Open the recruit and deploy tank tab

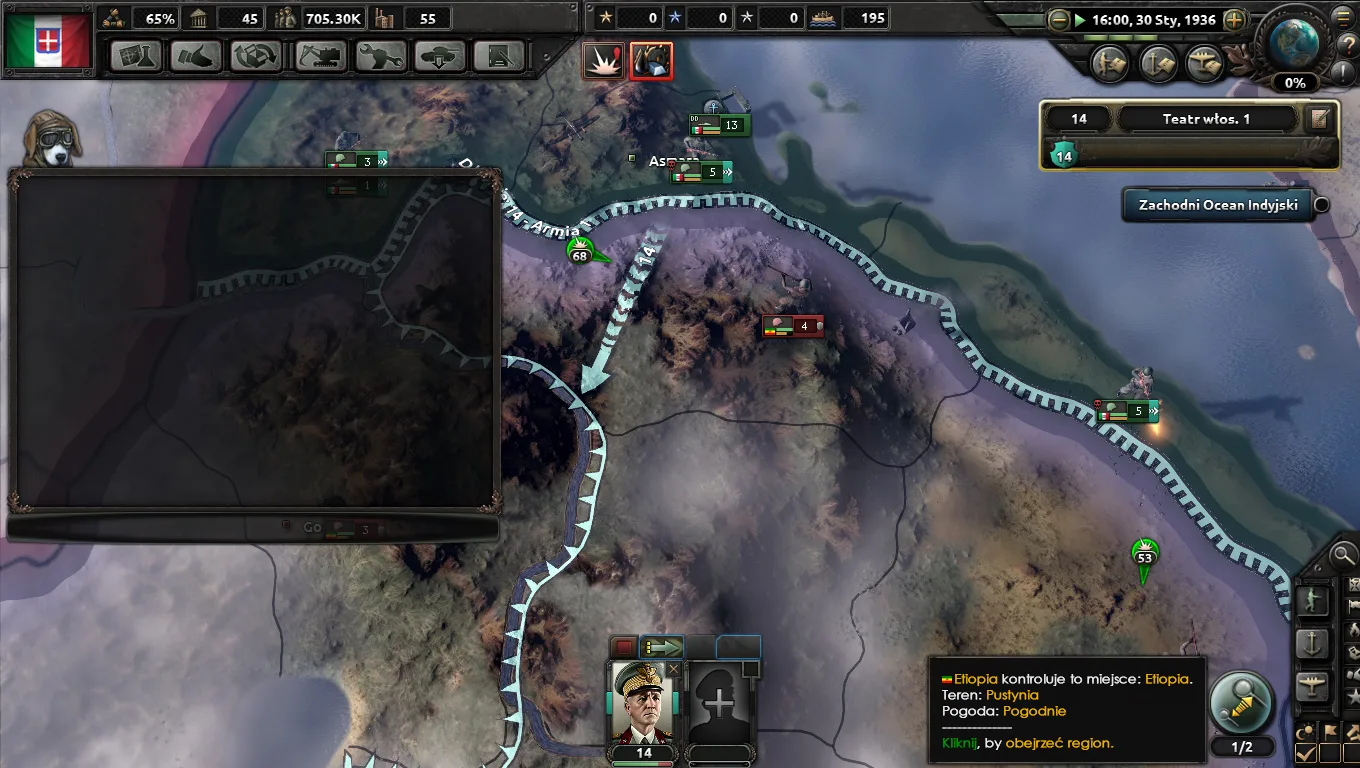tap(440, 56)
